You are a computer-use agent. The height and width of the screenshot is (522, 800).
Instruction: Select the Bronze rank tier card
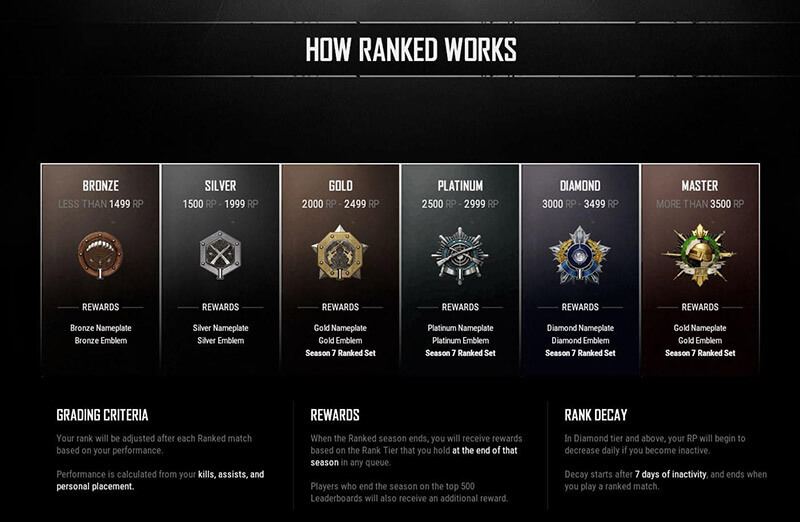point(100,270)
